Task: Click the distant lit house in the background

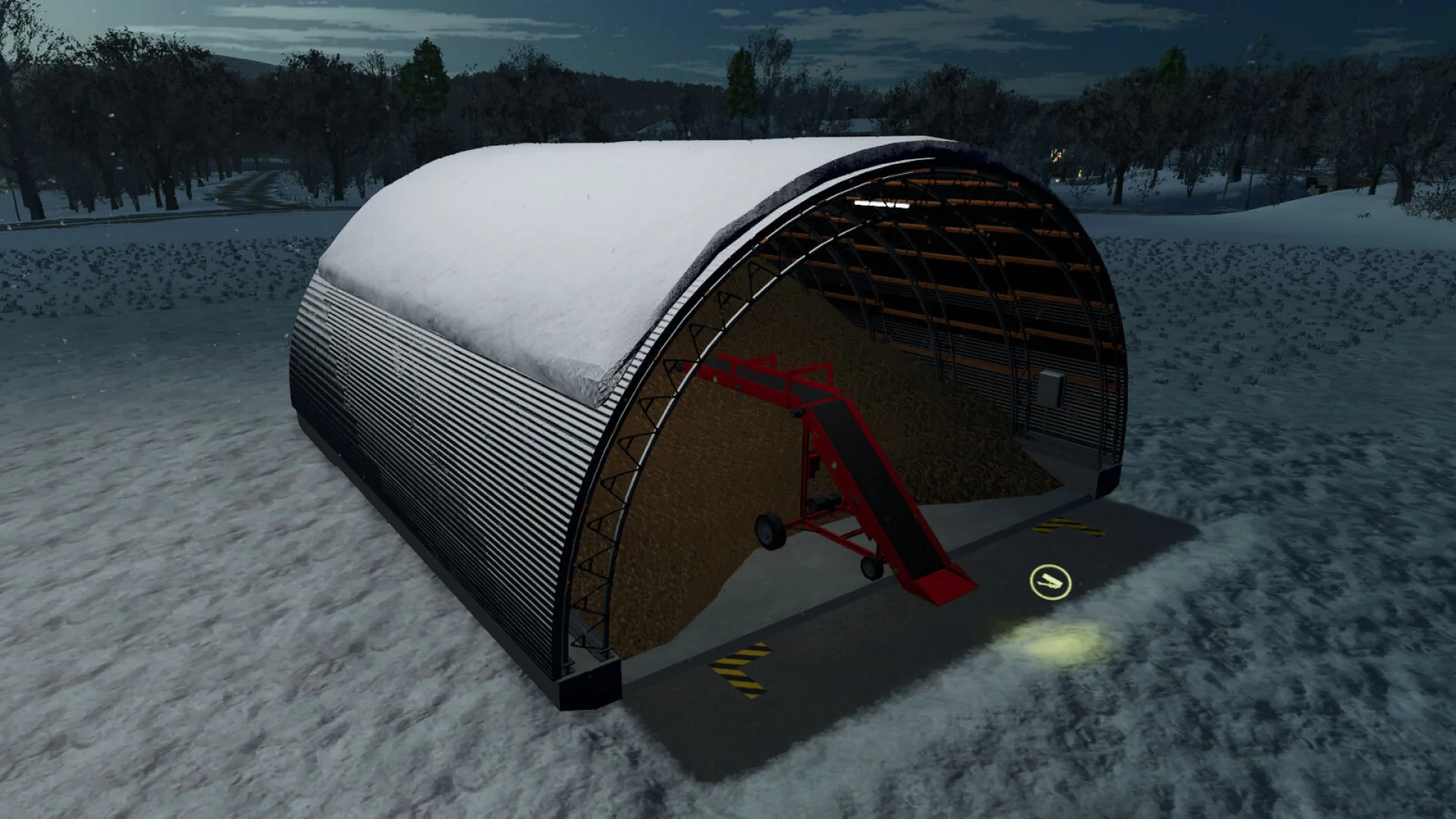Action: point(1058,155)
